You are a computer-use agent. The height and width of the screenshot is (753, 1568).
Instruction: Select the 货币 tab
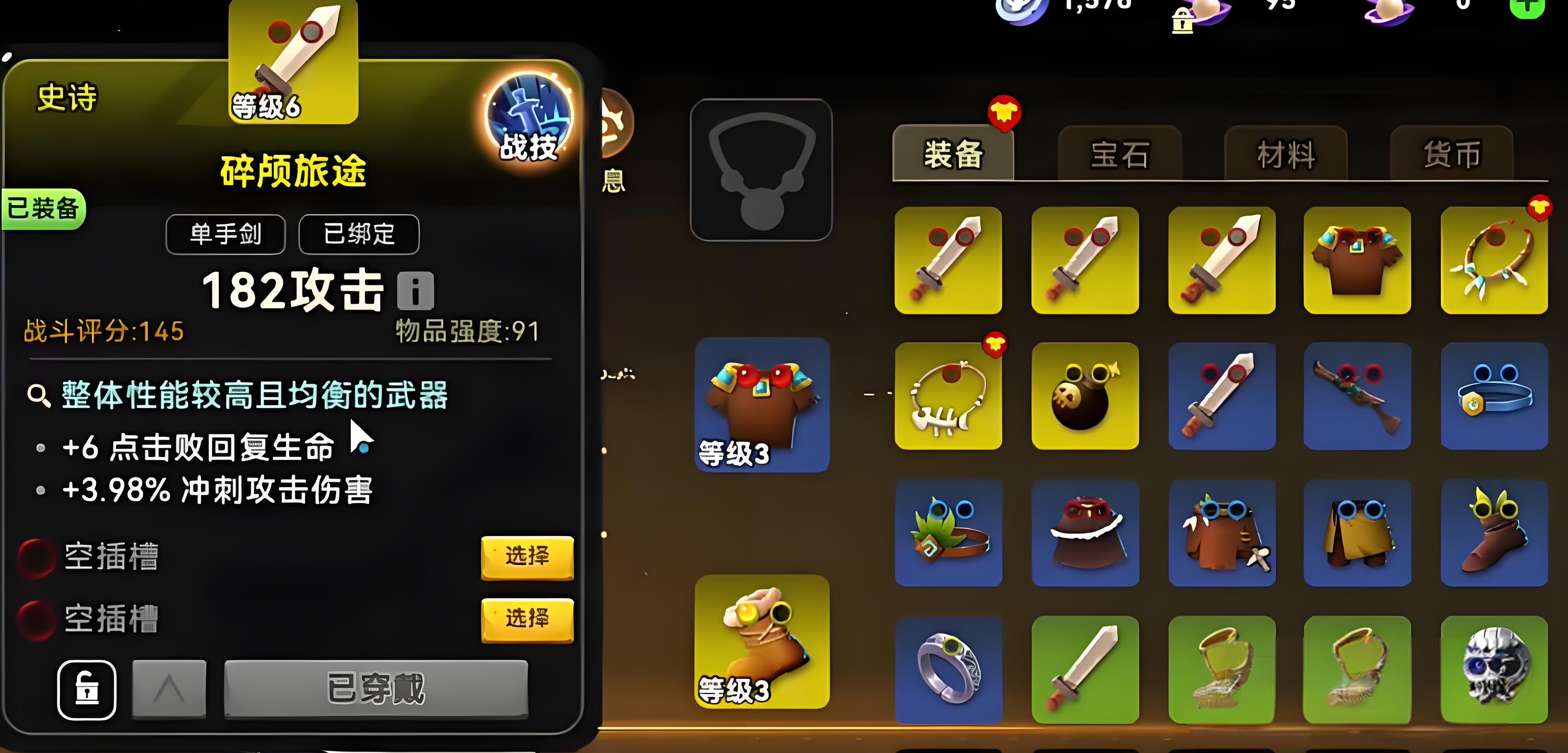pyautogui.click(x=1452, y=154)
